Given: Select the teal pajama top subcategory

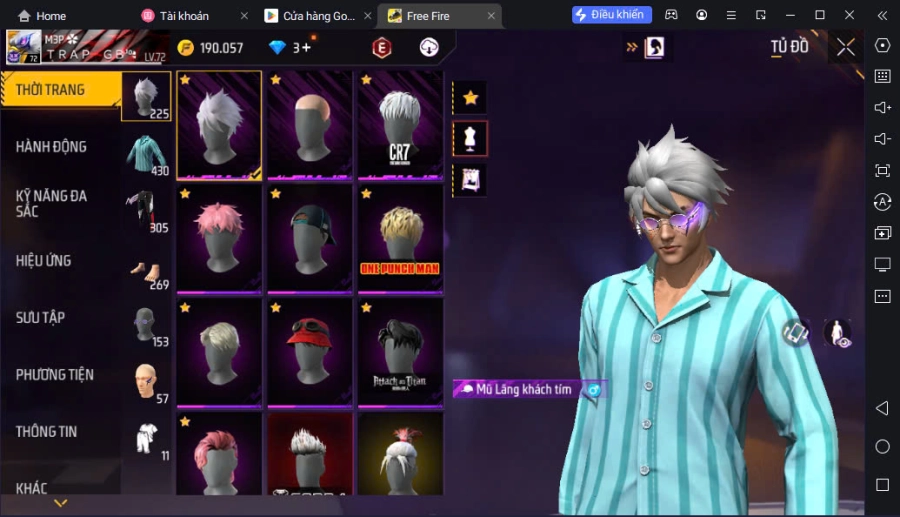Looking at the screenshot, I should (146, 154).
